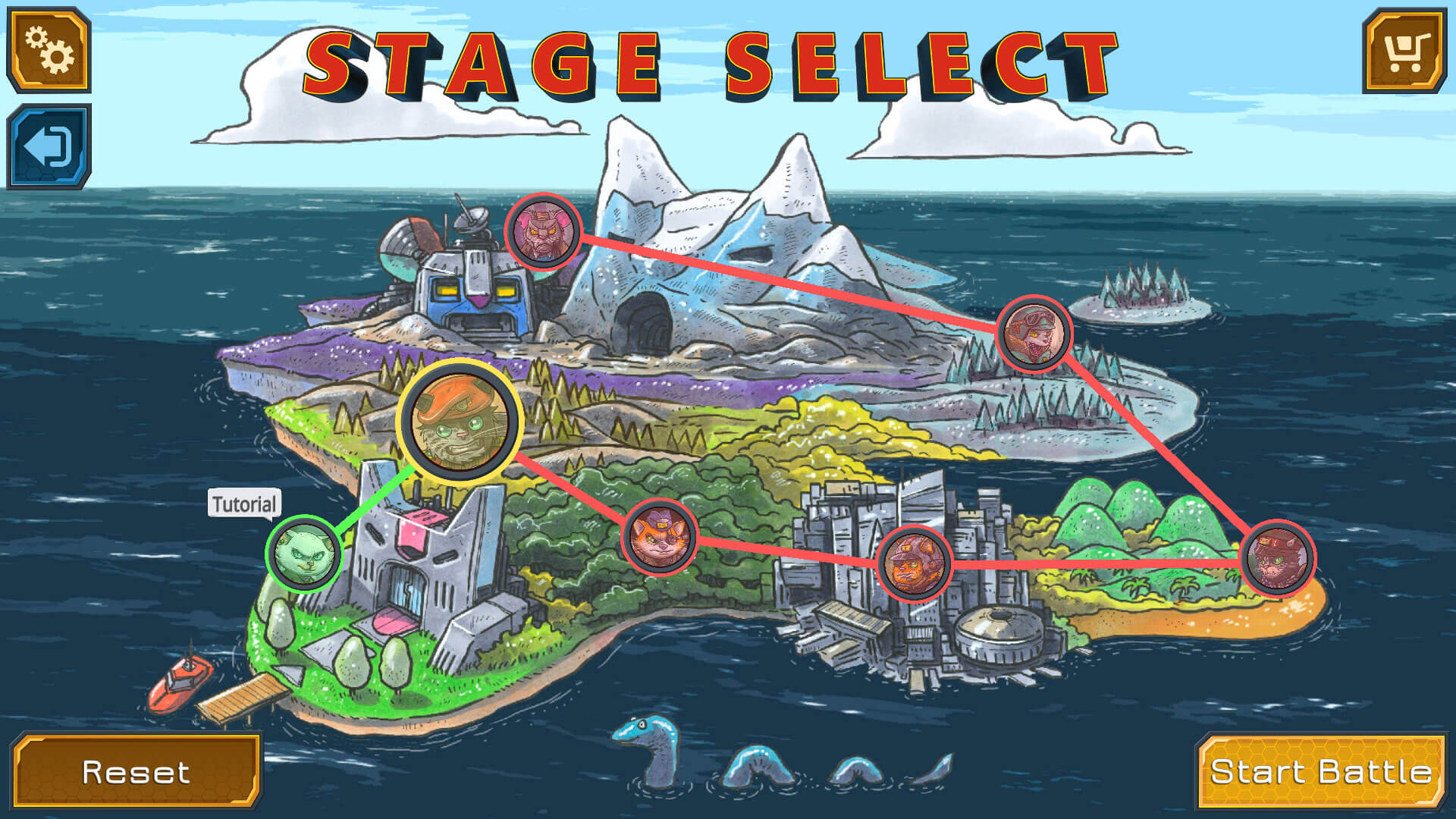Open the settings gear icon
Screen dimensions: 1456x819
point(48,49)
